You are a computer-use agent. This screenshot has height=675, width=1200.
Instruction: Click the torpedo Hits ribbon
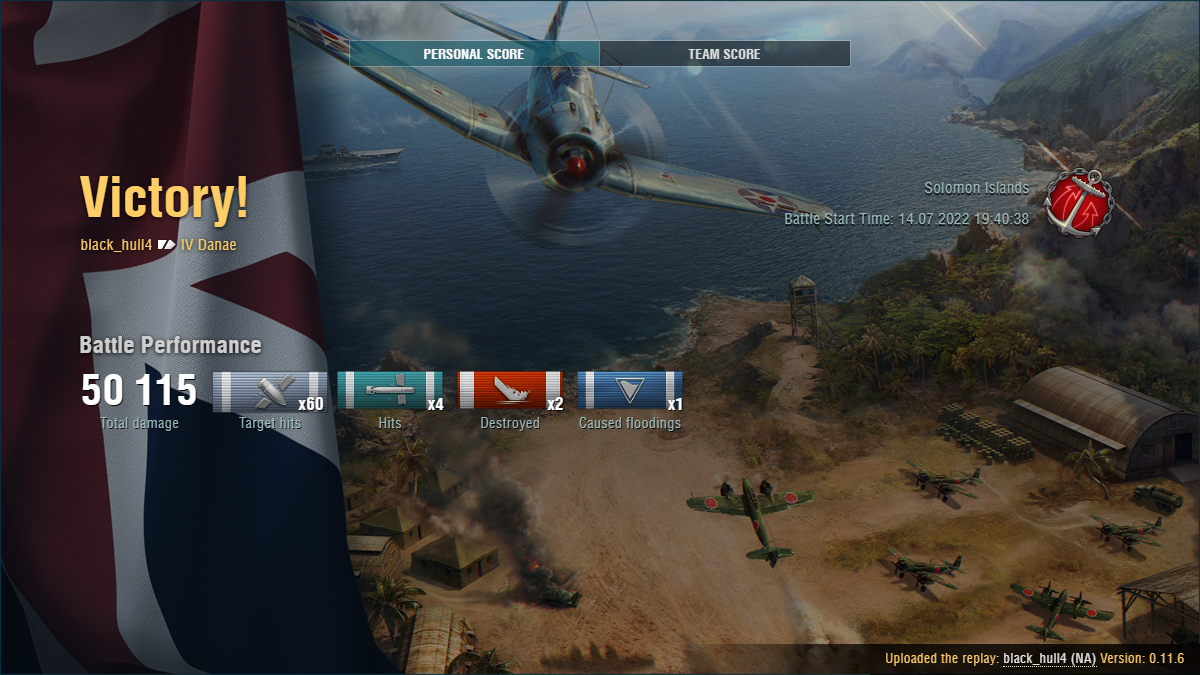(390, 391)
